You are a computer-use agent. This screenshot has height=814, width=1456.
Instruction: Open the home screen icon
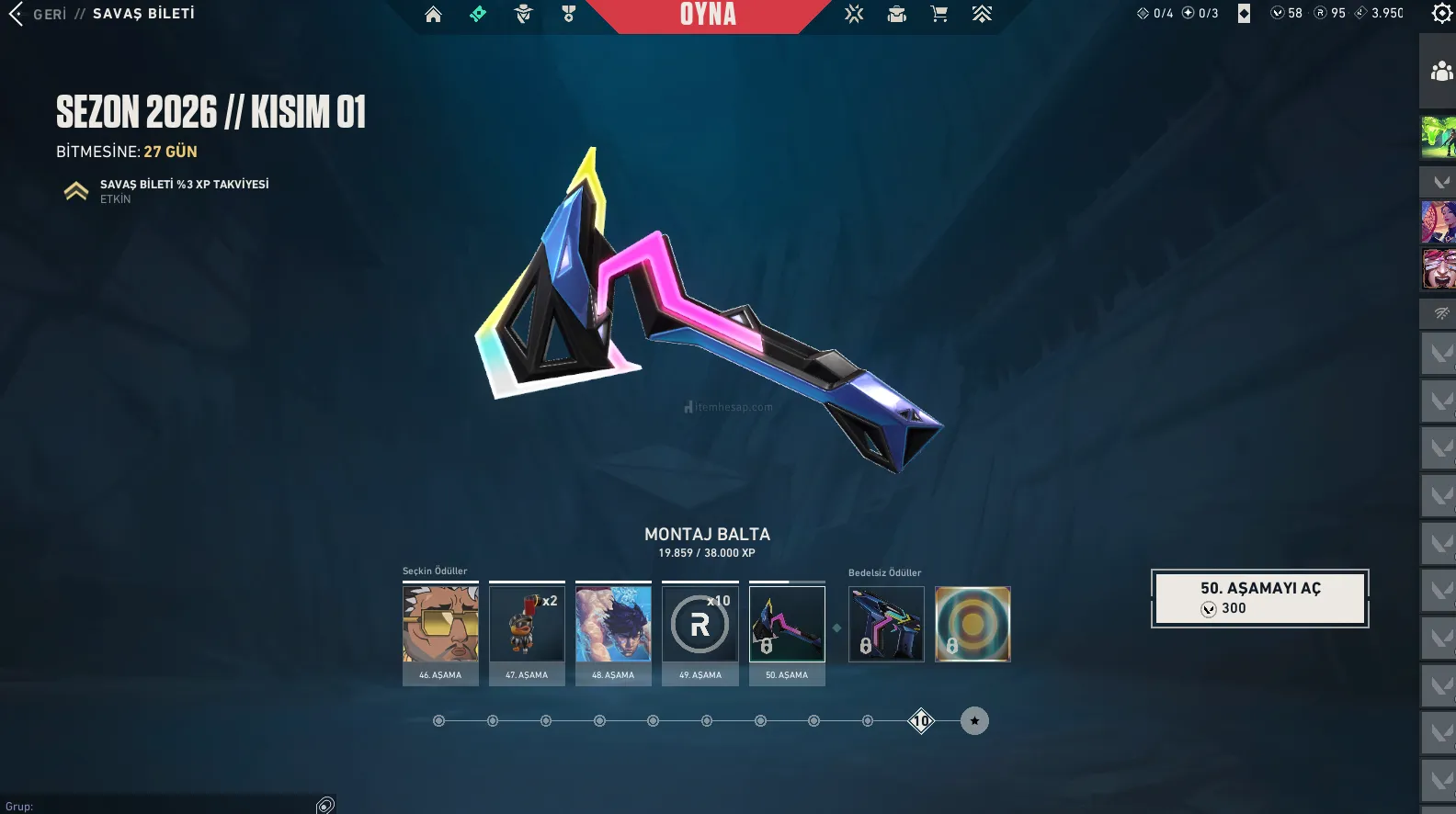coord(433,15)
